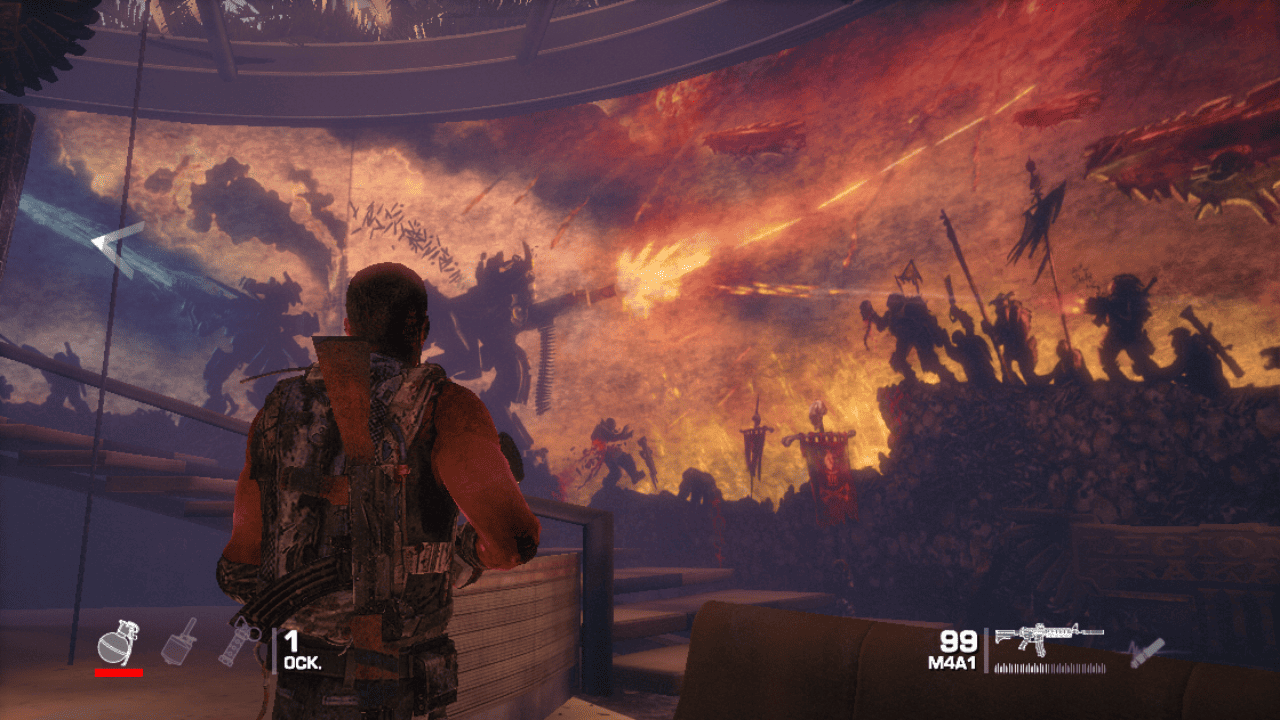Switch to the sticky grenade icon

click(x=179, y=642)
